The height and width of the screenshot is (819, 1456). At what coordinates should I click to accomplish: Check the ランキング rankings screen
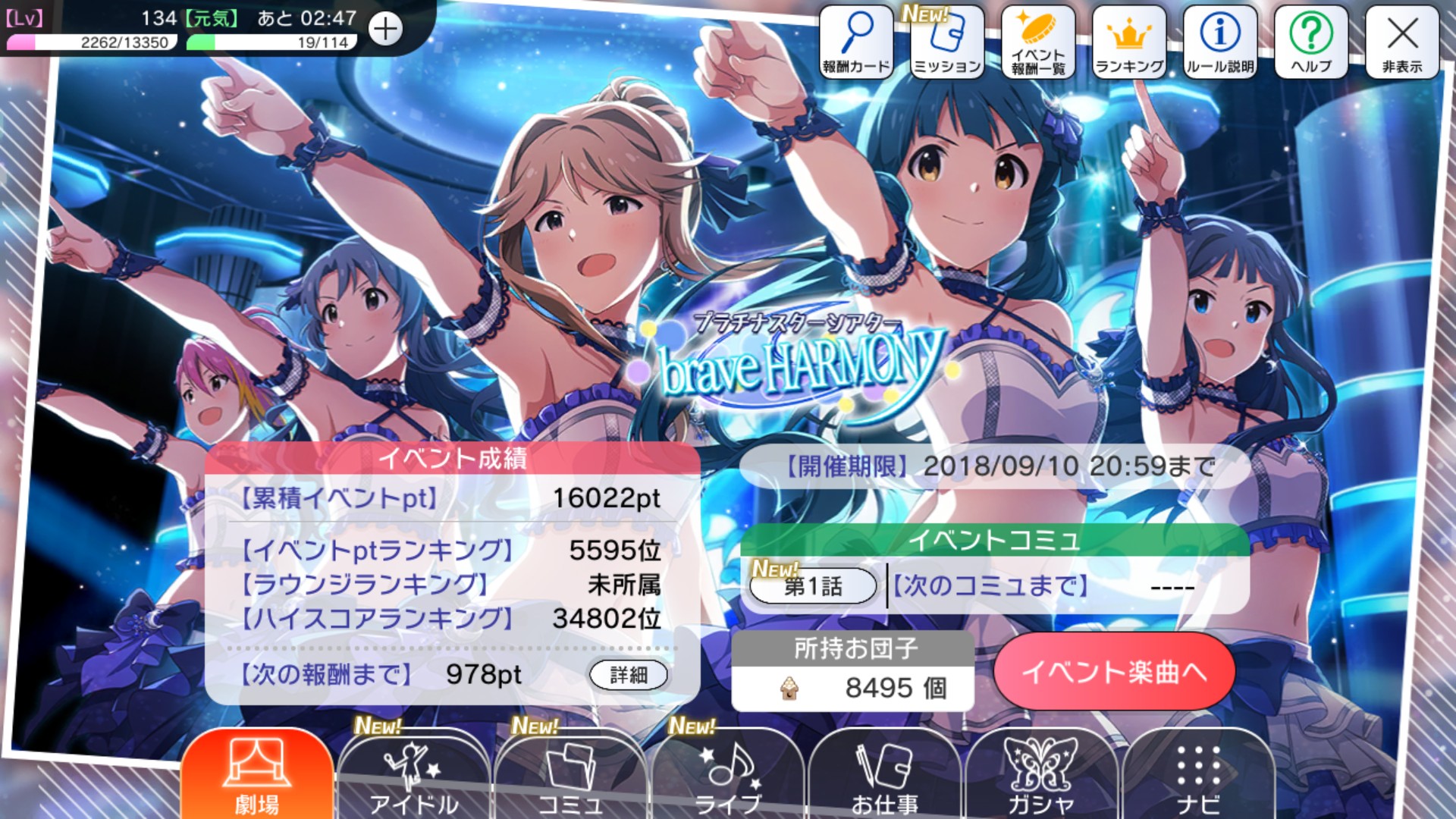[x=1128, y=39]
